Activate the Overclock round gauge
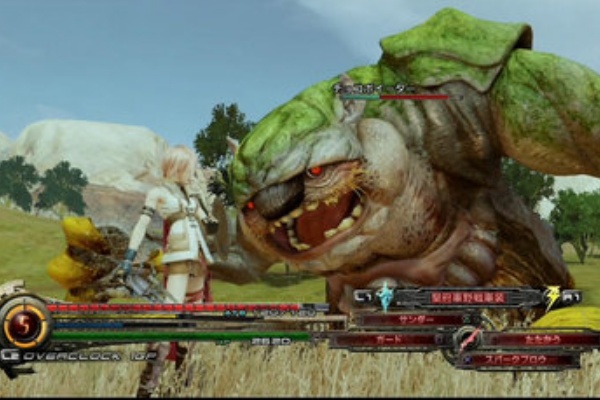600x400 pixels. 25,325
